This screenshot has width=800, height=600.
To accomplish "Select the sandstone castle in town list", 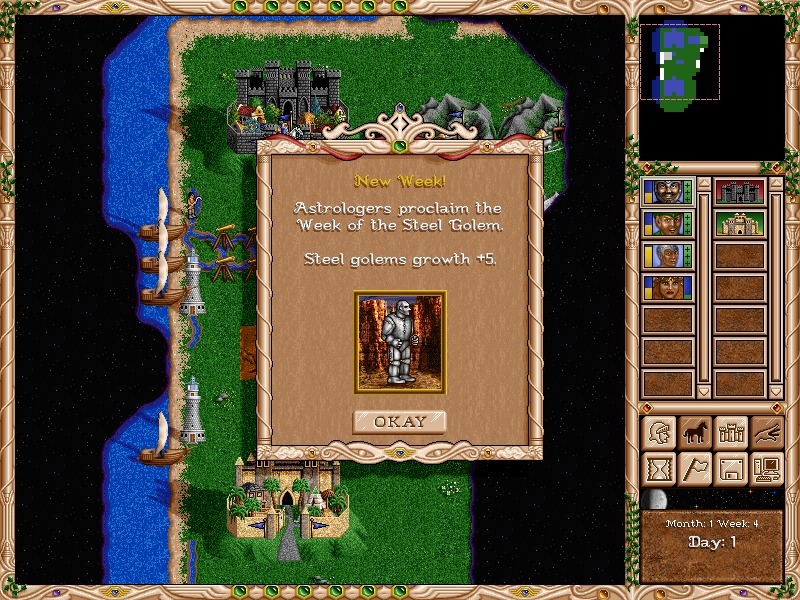I will click(739, 223).
